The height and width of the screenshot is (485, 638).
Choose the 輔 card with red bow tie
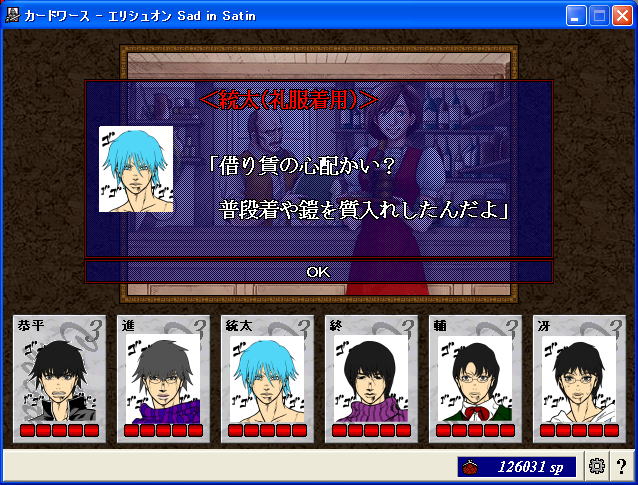pyautogui.click(x=475, y=379)
